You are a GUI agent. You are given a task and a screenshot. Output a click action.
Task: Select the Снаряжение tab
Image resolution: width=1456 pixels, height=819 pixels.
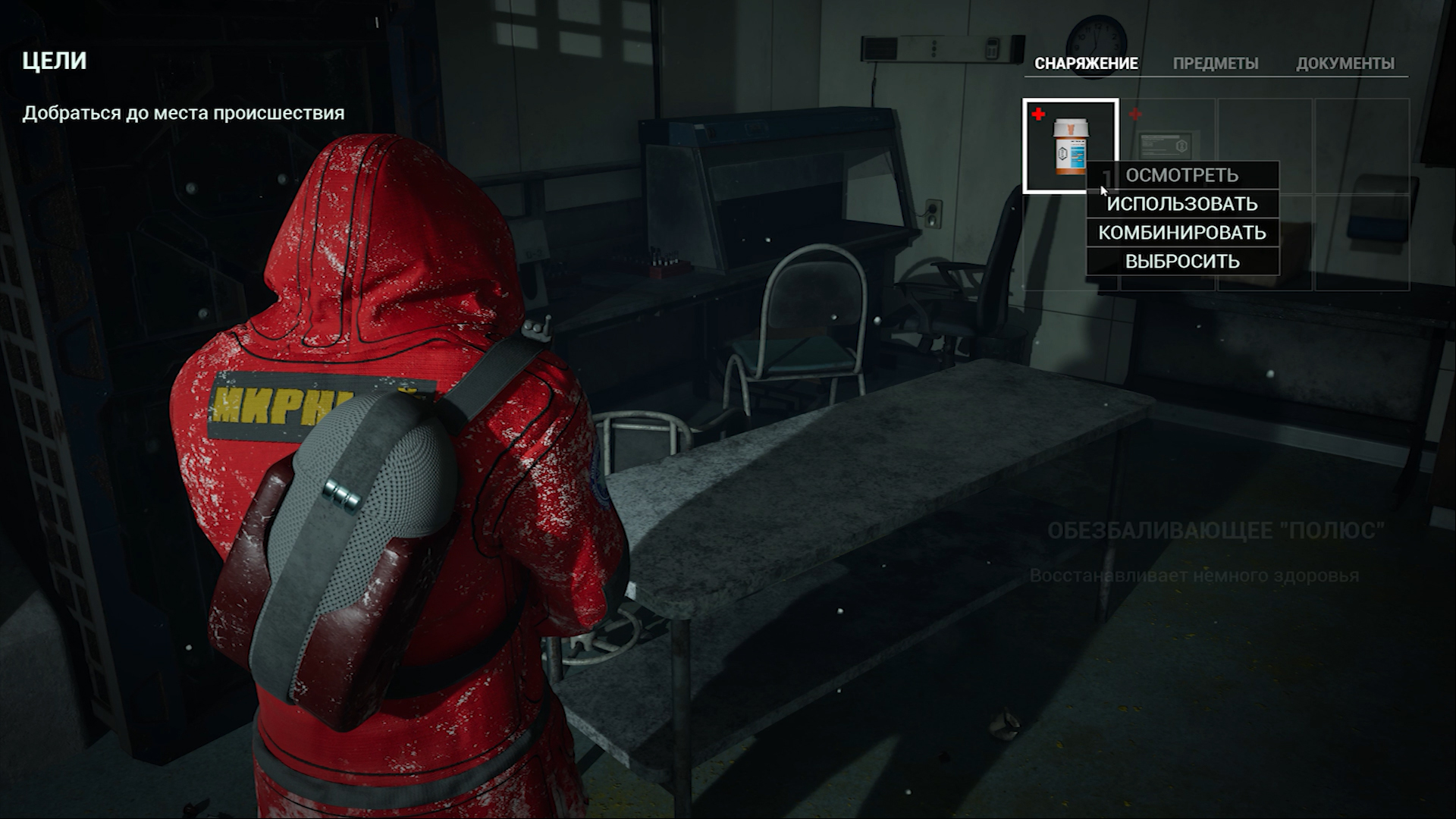[1086, 64]
